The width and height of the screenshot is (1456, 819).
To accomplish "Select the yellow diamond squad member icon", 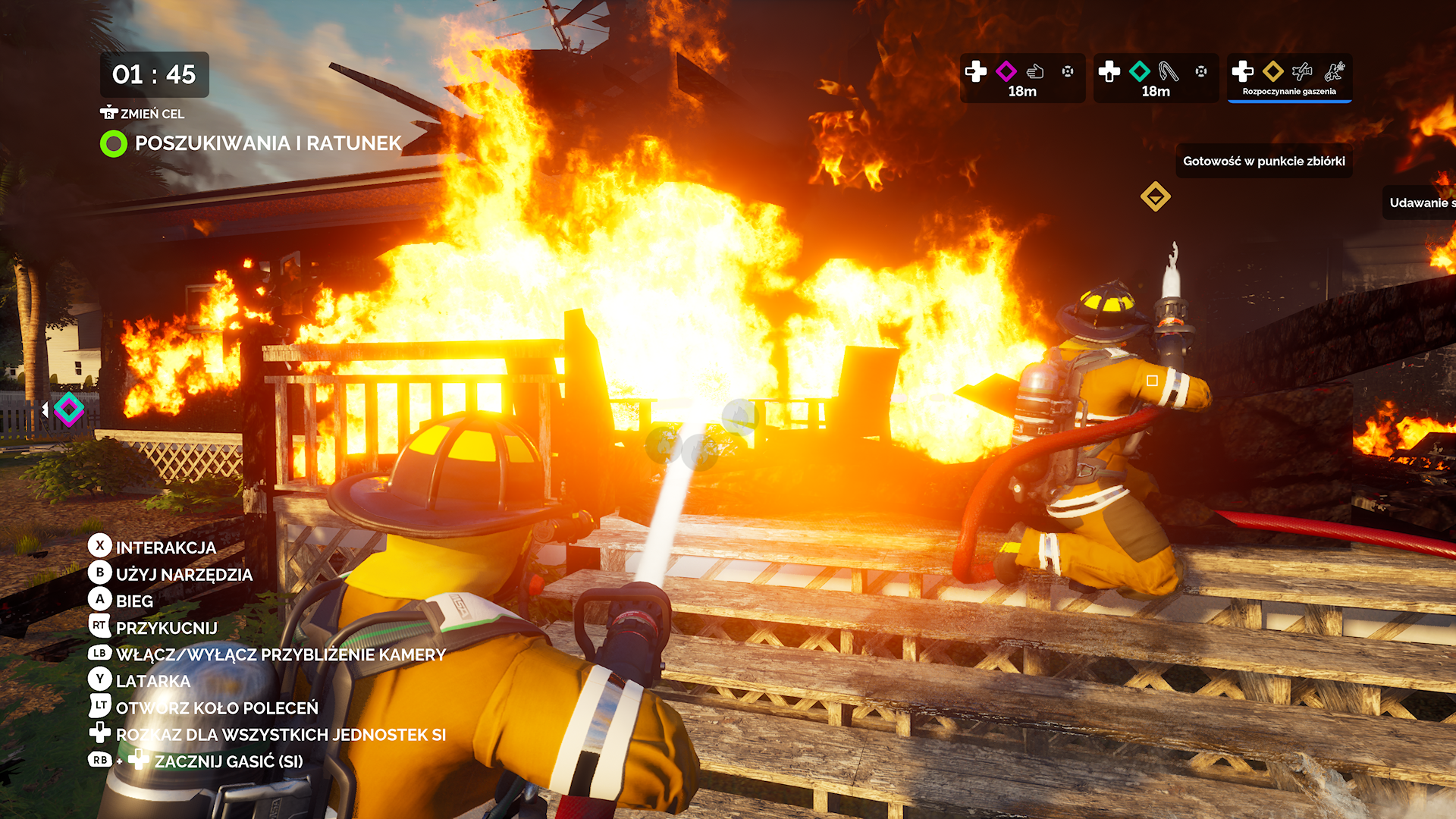I will [x=1273, y=71].
